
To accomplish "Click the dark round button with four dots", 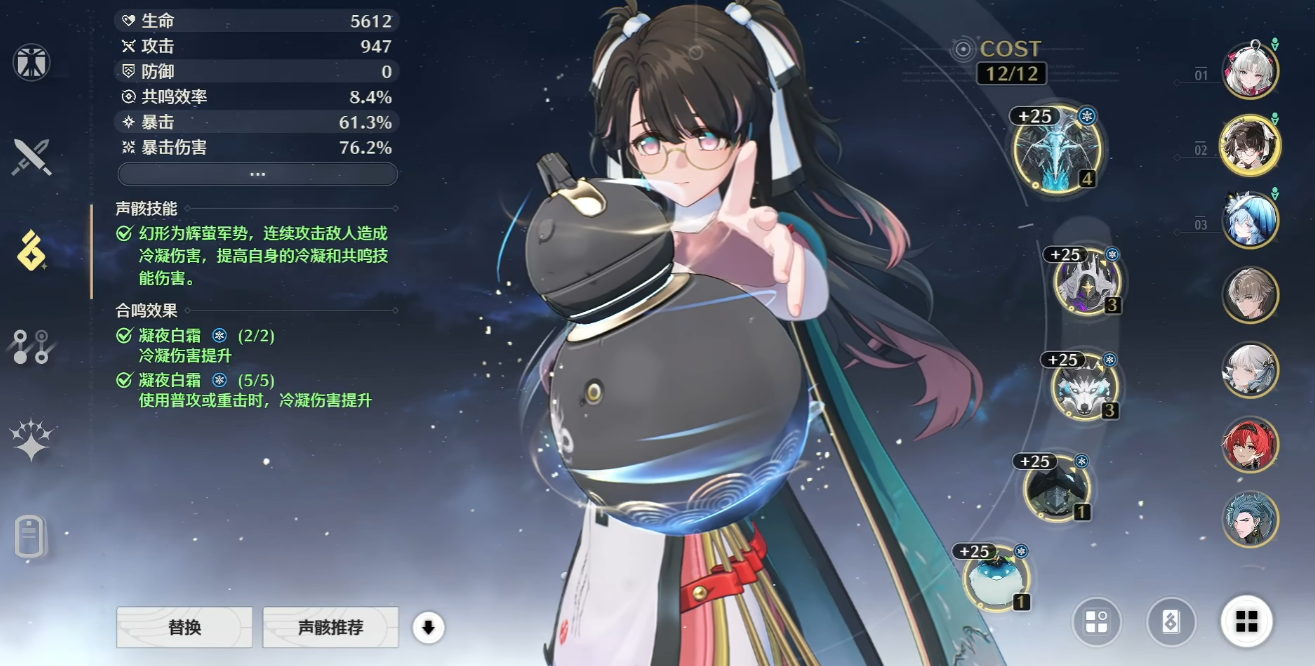I will (x=1097, y=622).
